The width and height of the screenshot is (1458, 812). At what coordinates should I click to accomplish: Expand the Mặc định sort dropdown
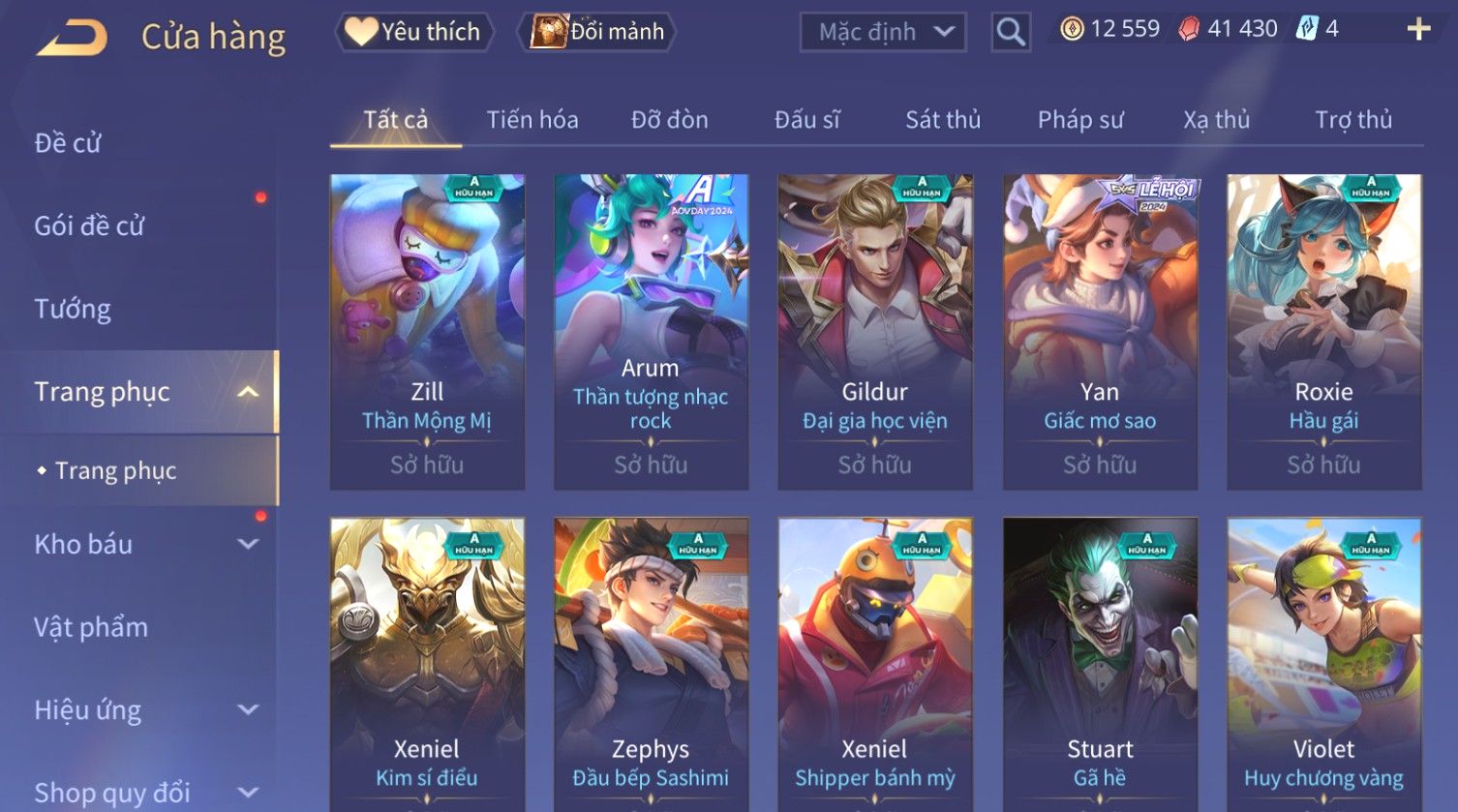coord(883,32)
